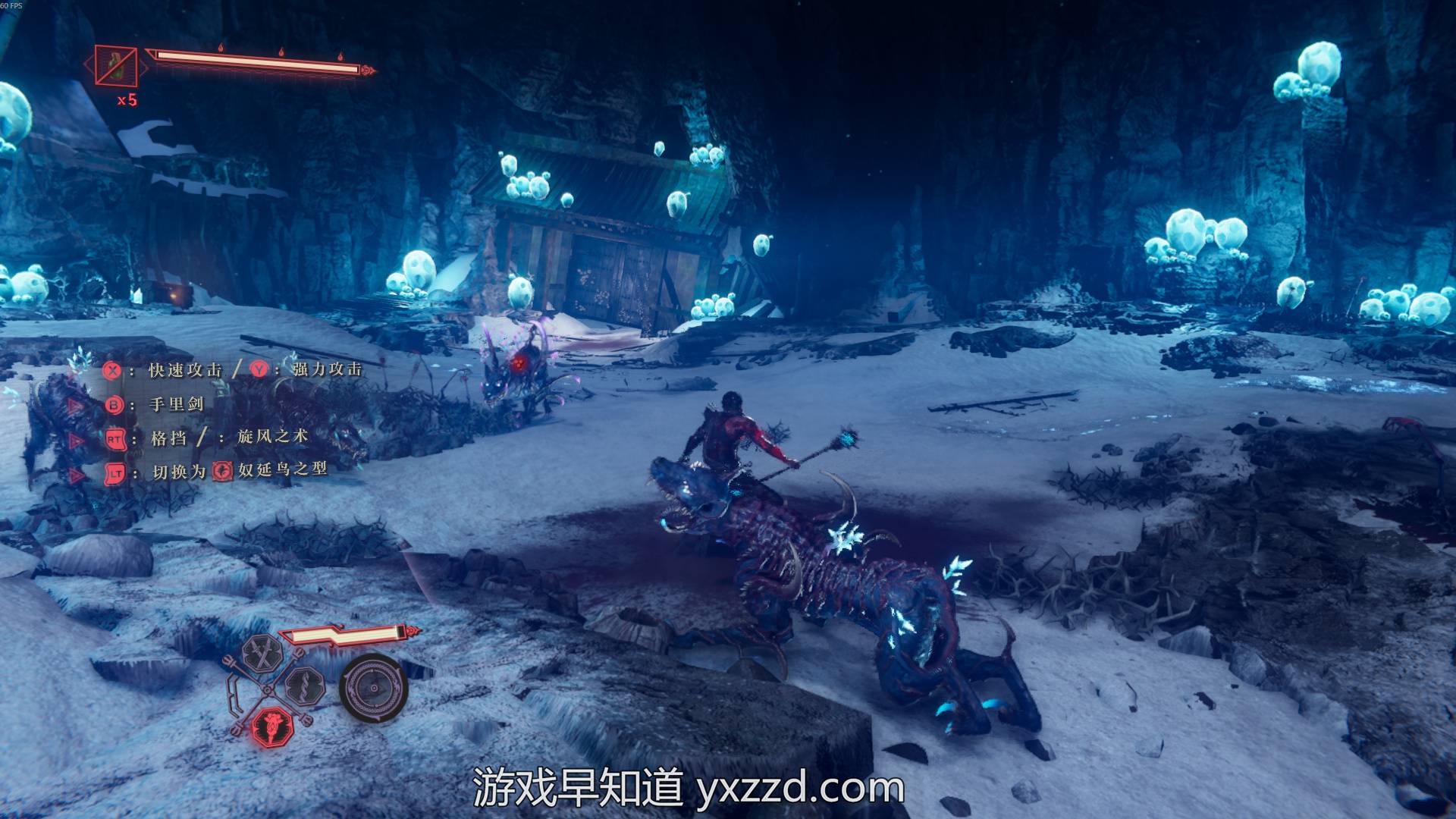The width and height of the screenshot is (1456, 819).
Task: Choose the crossed swords weapon stance
Action: pyautogui.click(x=262, y=654)
